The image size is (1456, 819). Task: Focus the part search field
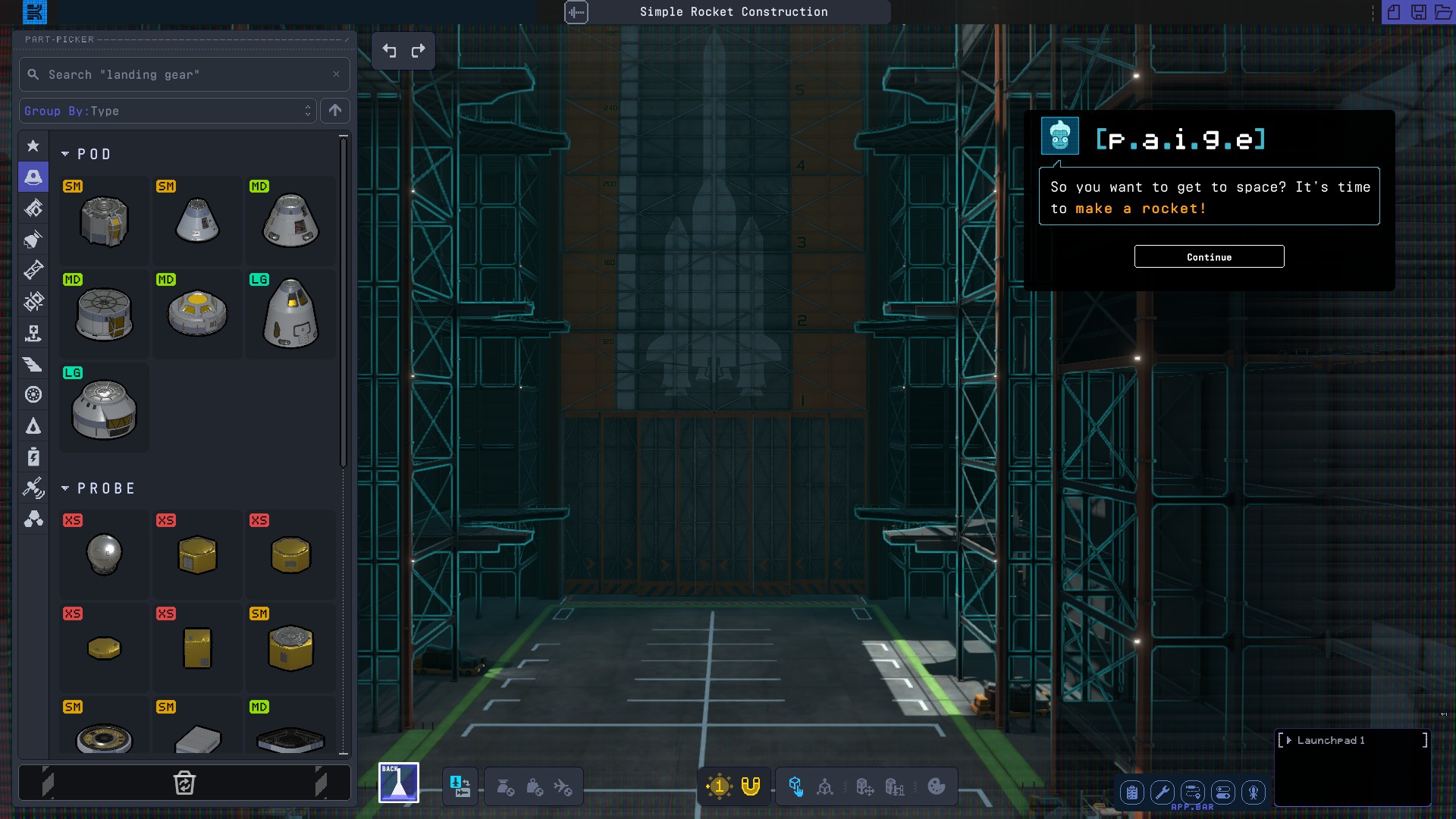184,74
